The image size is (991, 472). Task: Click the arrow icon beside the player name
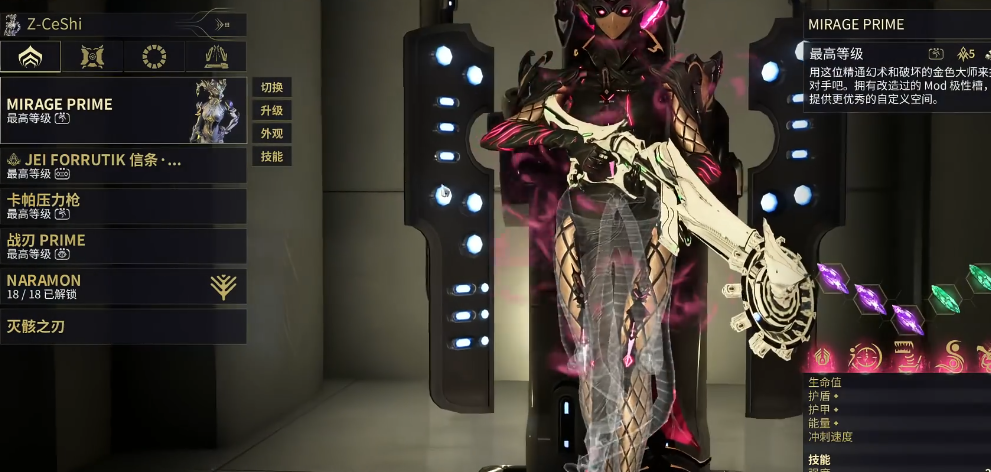[226, 22]
